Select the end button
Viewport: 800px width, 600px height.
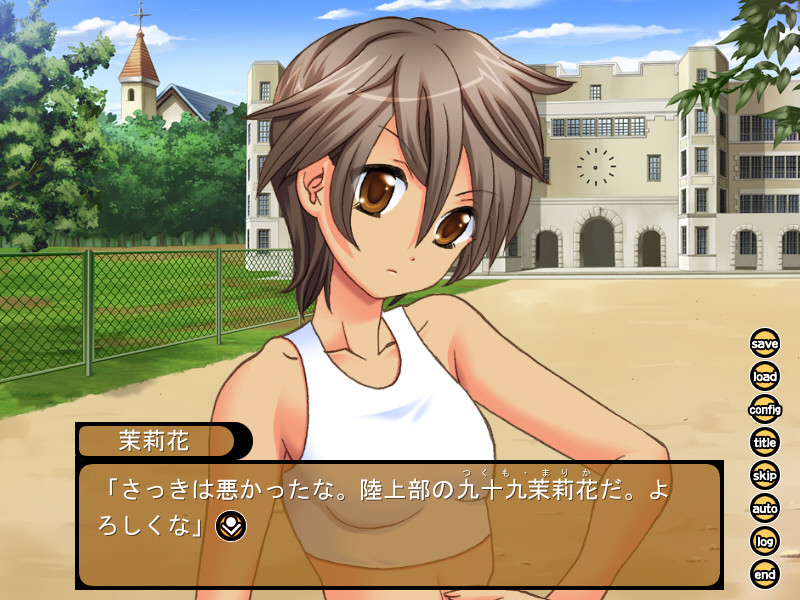click(765, 573)
